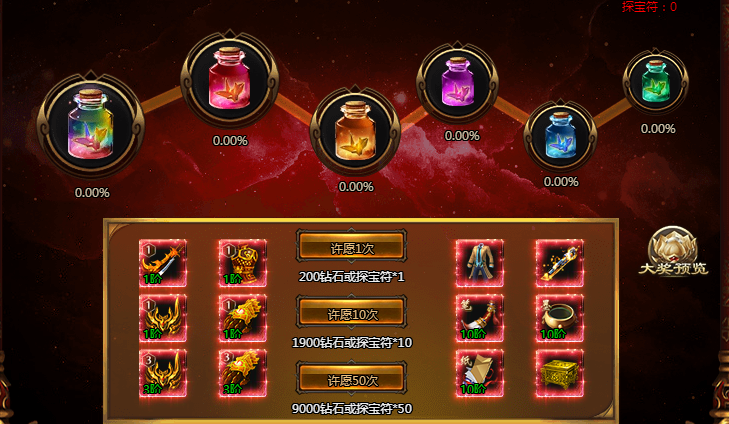
Task: Select the 10阶 writing brush reward
Action: click(479, 319)
